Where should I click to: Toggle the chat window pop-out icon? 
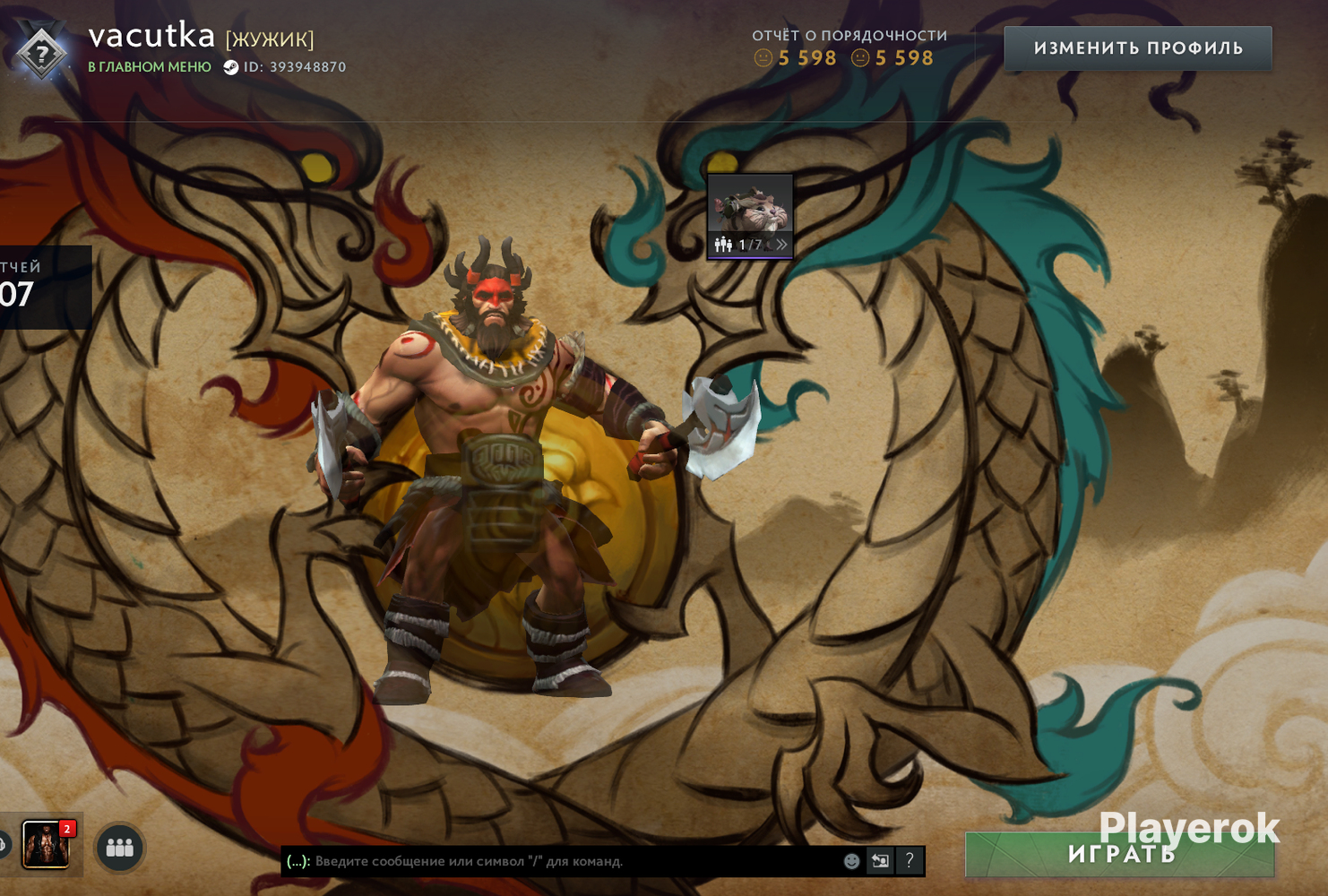880,861
